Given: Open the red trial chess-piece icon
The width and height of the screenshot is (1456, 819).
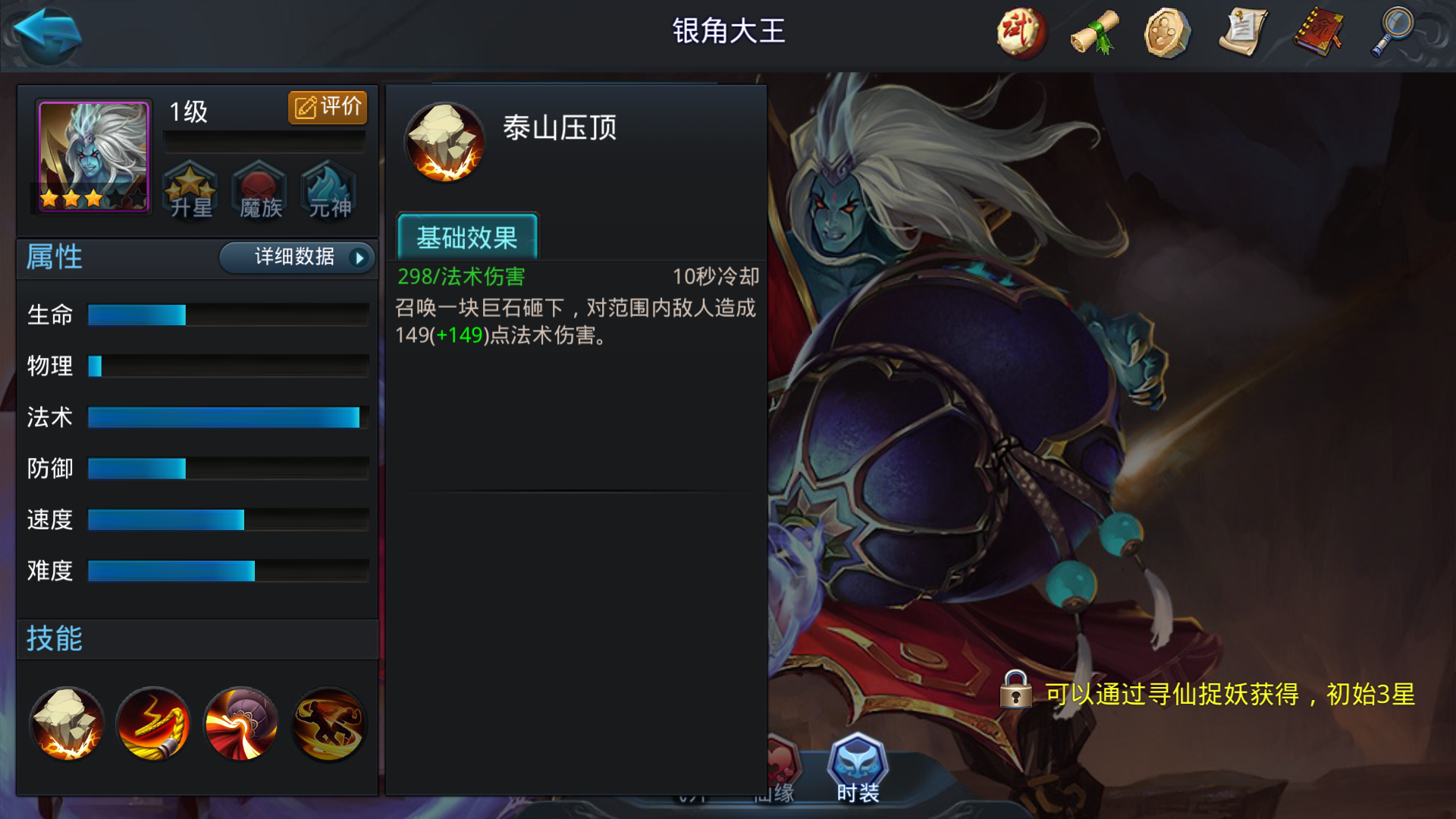Looking at the screenshot, I should 1020,33.
